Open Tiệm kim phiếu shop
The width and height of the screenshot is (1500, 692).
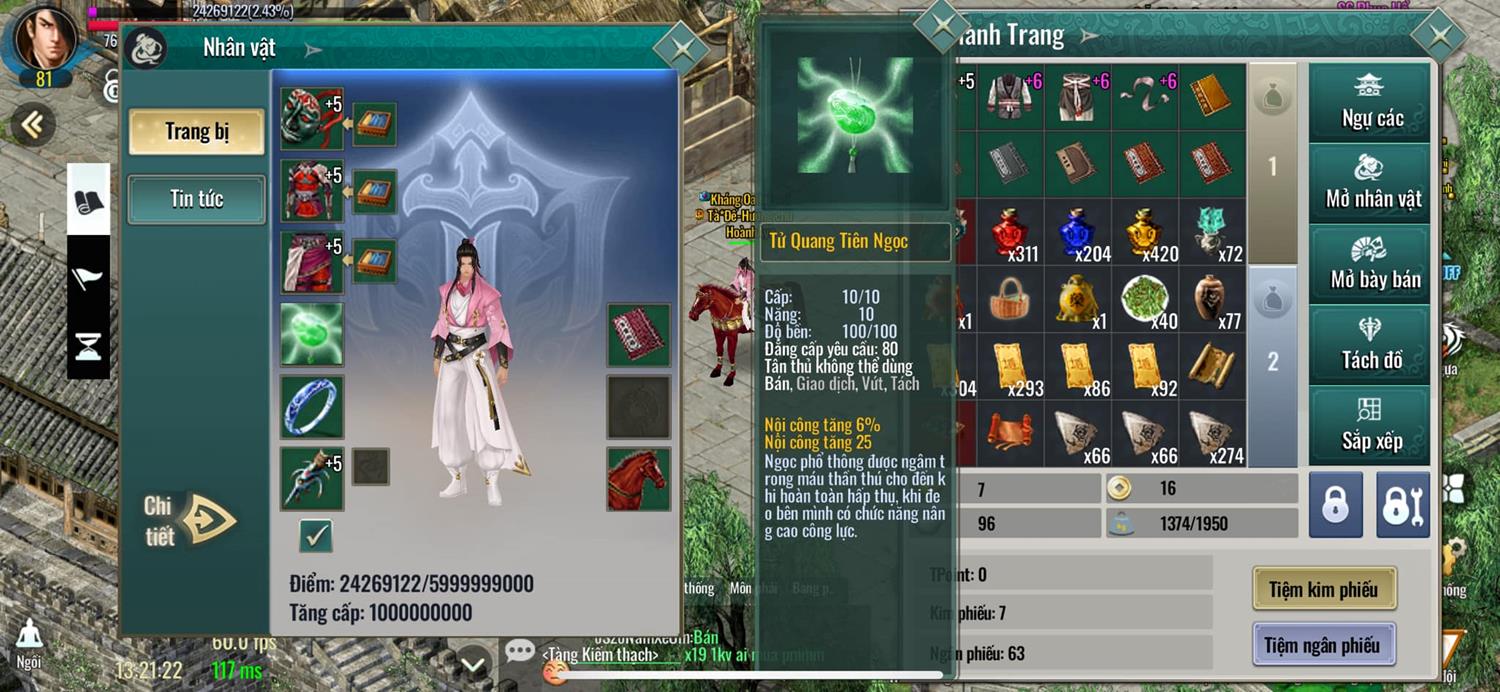[1323, 589]
